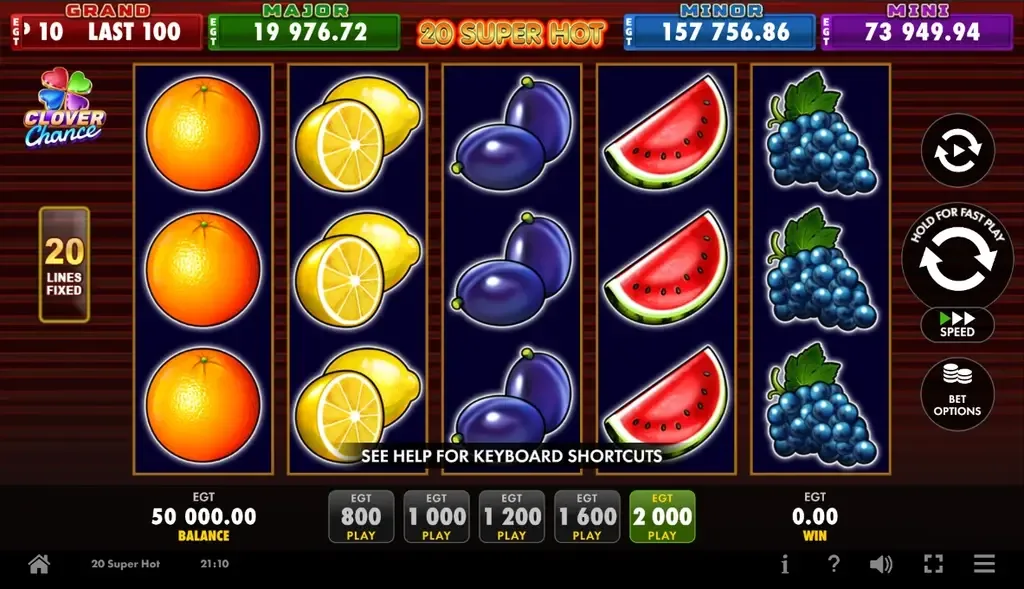Go to the home screen icon

tap(39, 564)
